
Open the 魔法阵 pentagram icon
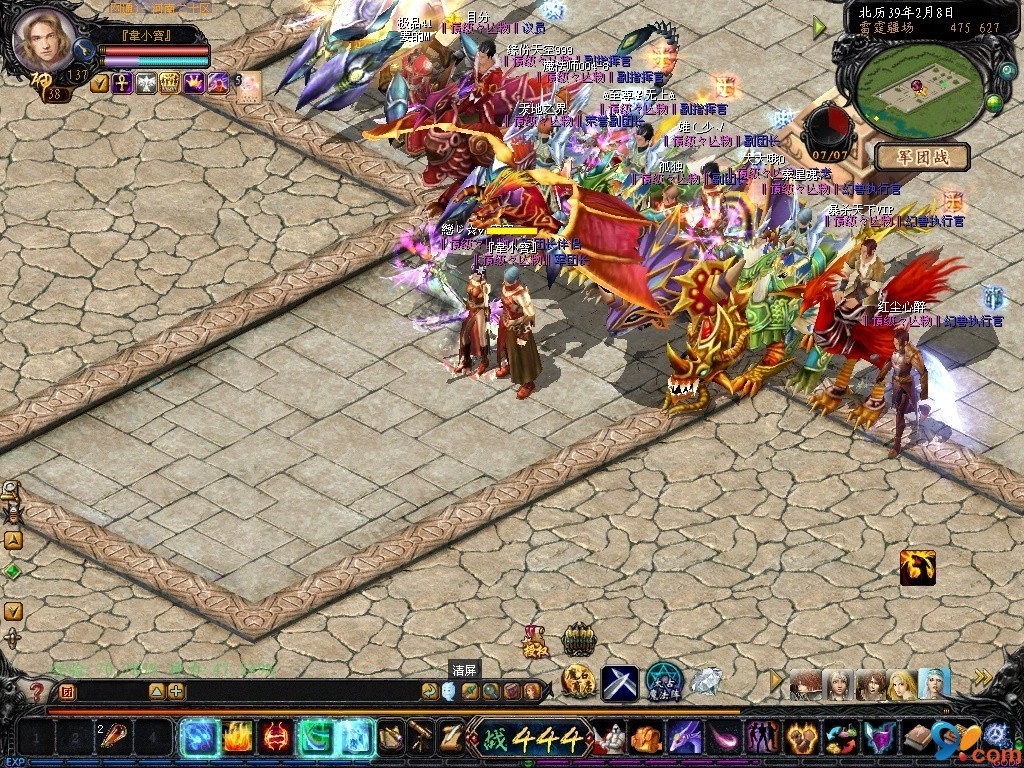tap(663, 682)
